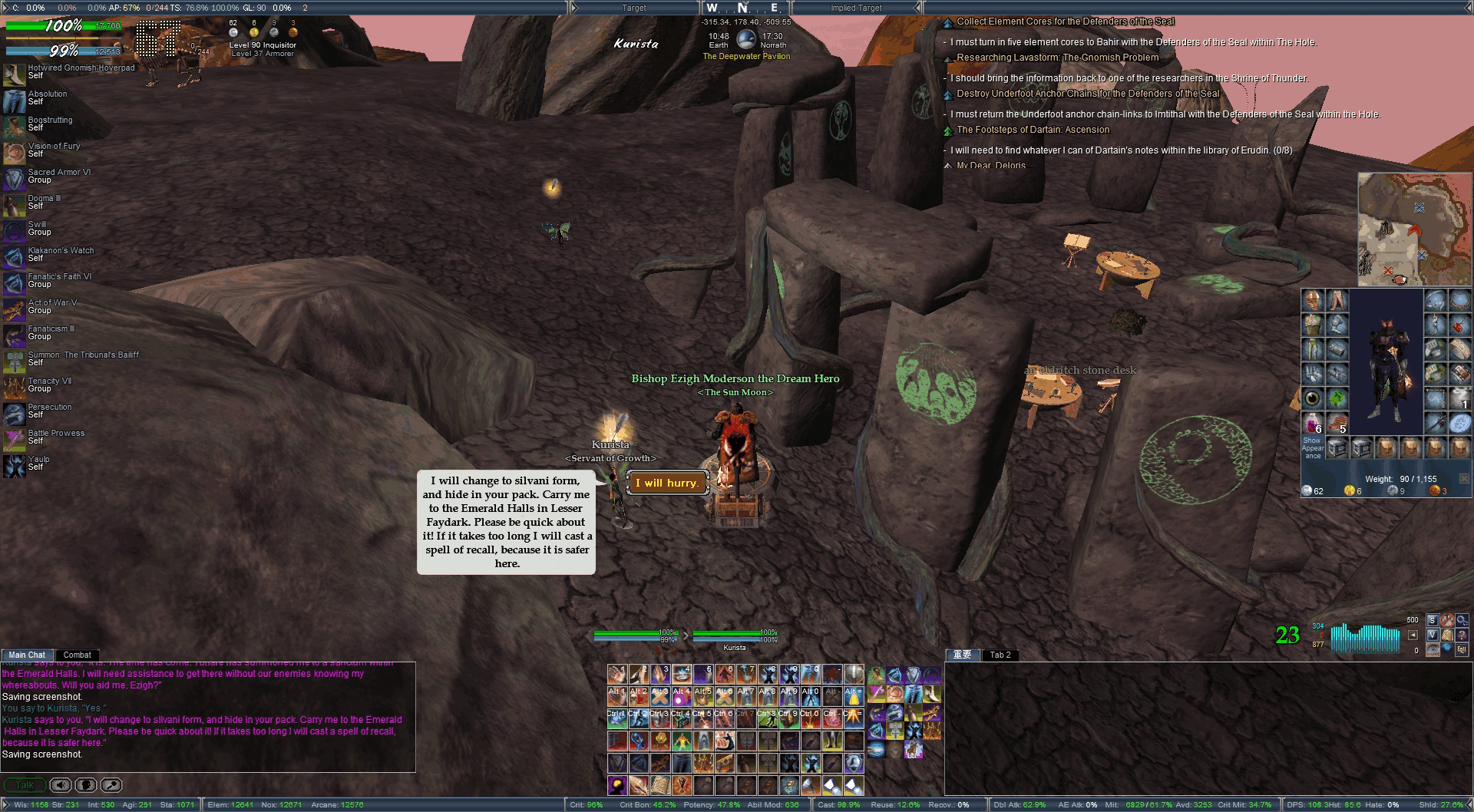Screen dimensions: 1474x812
Task: Open the Footsteps of Dartain: Ascension quest entry
Action: pyautogui.click(x=1033, y=130)
